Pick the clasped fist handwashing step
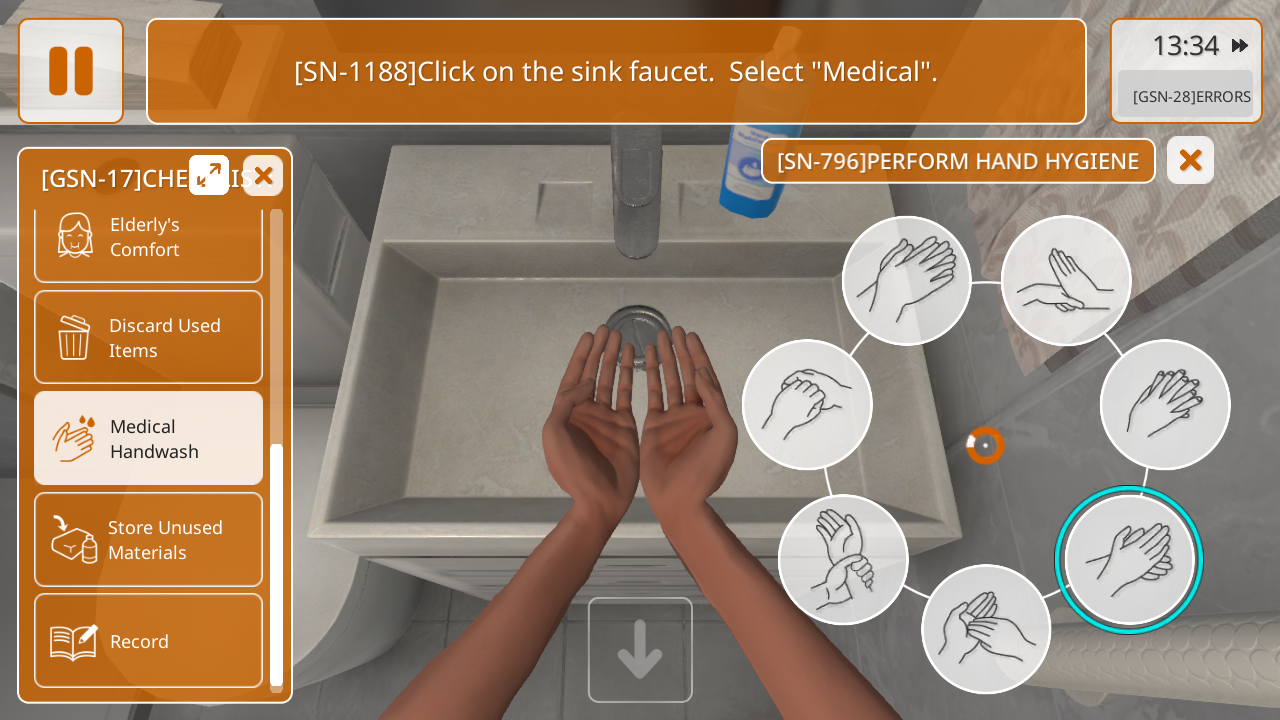The height and width of the screenshot is (720, 1280). point(807,404)
